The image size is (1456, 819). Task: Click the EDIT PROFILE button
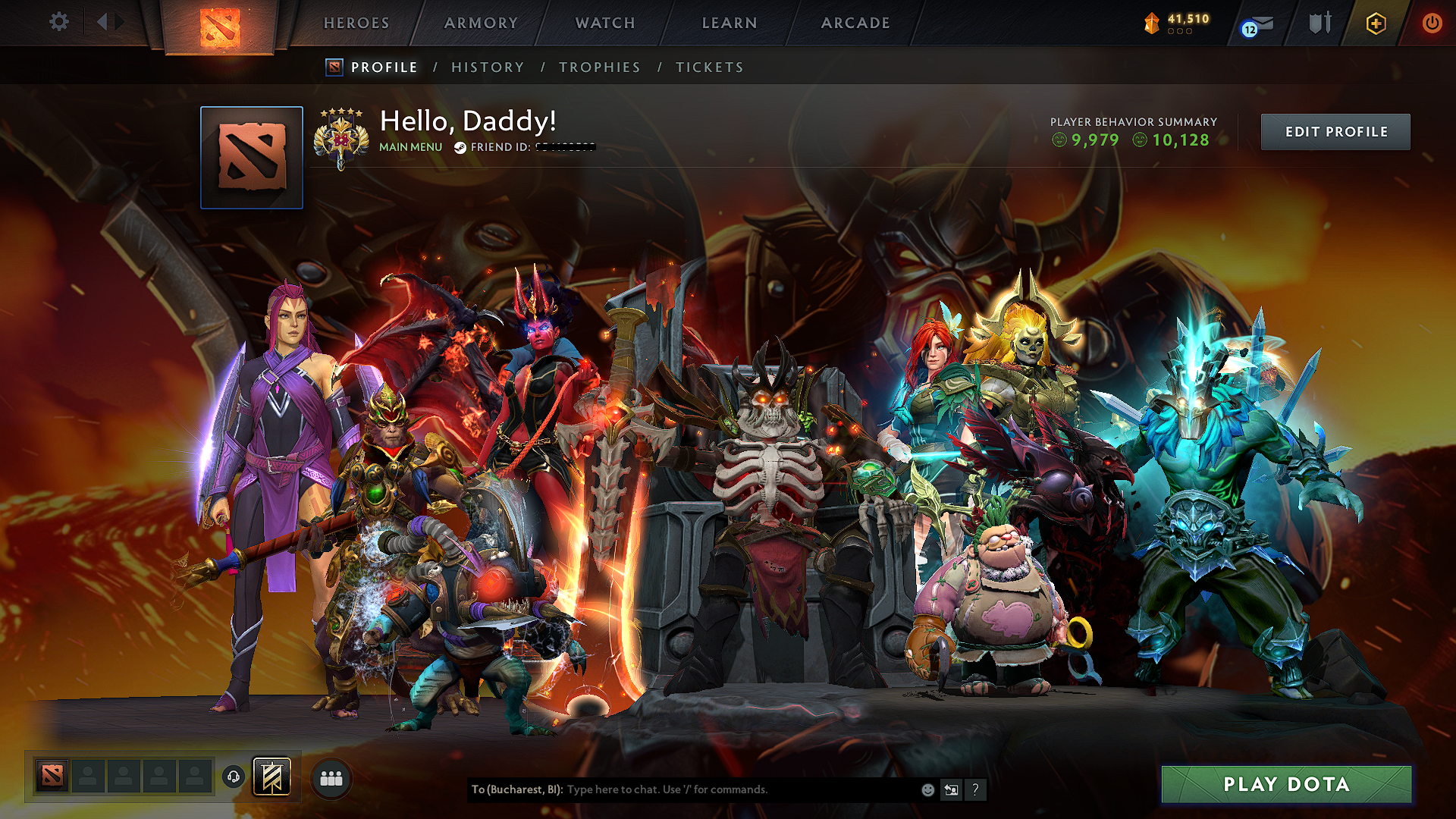(x=1335, y=131)
